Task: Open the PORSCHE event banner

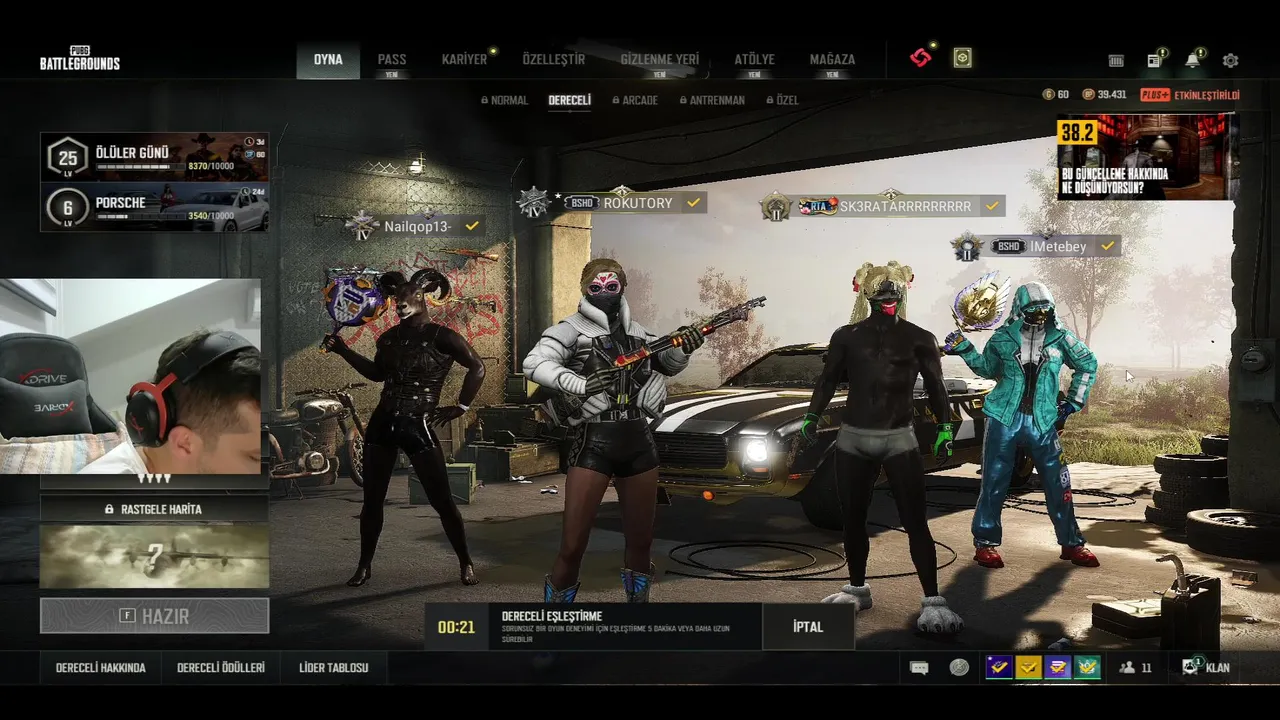Action: click(154, 207)
